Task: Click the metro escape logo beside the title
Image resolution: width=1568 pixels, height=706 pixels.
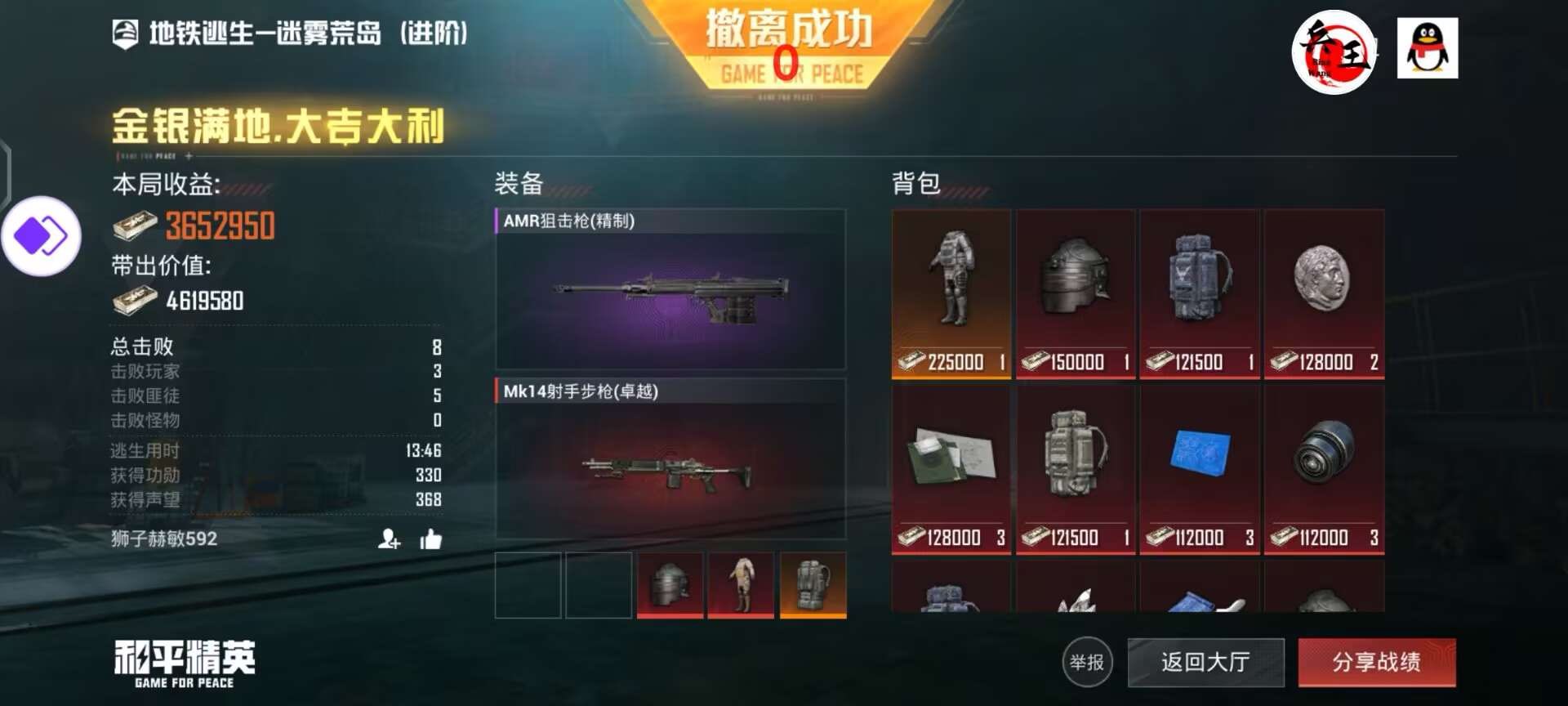Action: point(124,34)
